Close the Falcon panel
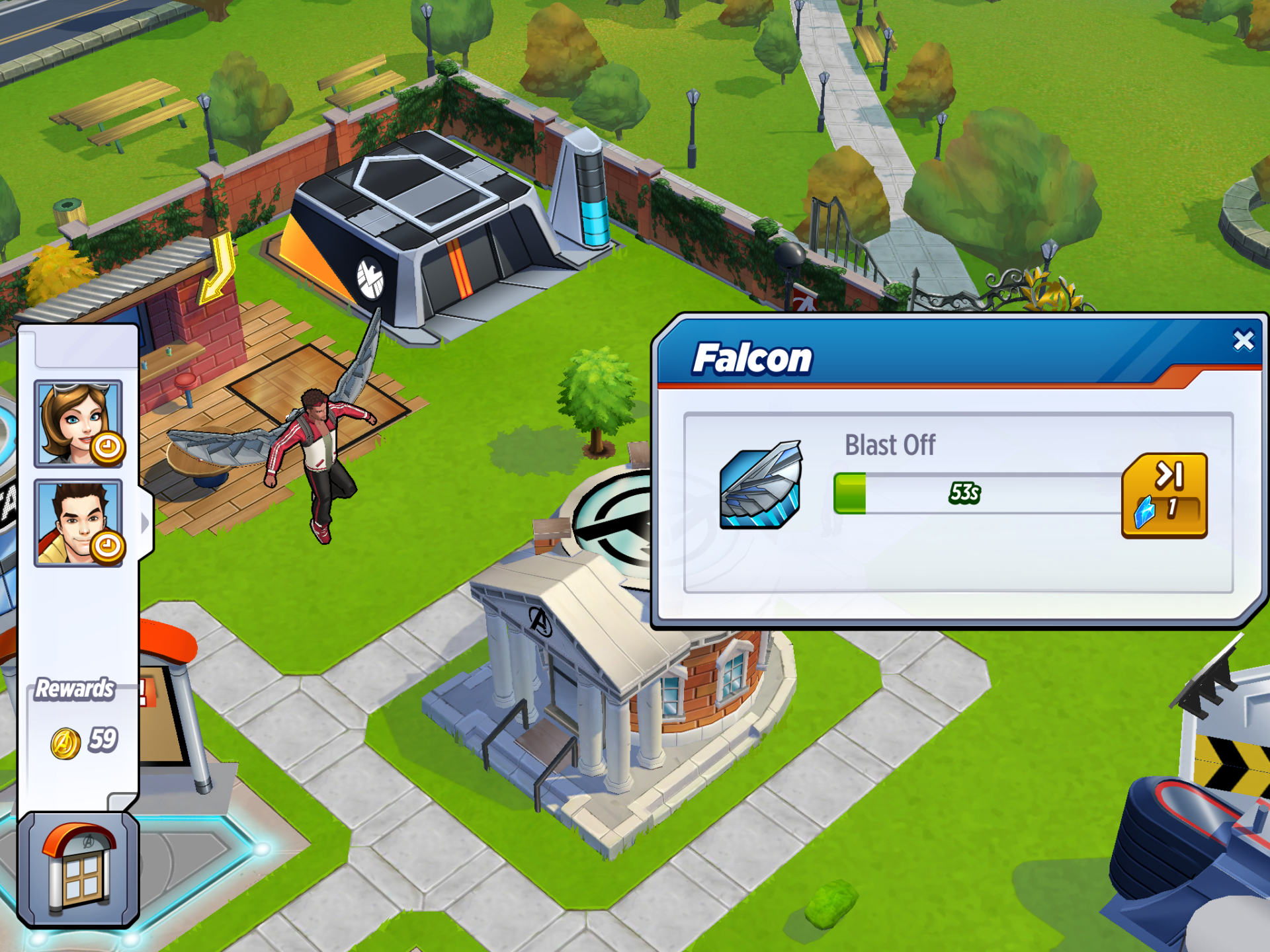 point(1244,340)
